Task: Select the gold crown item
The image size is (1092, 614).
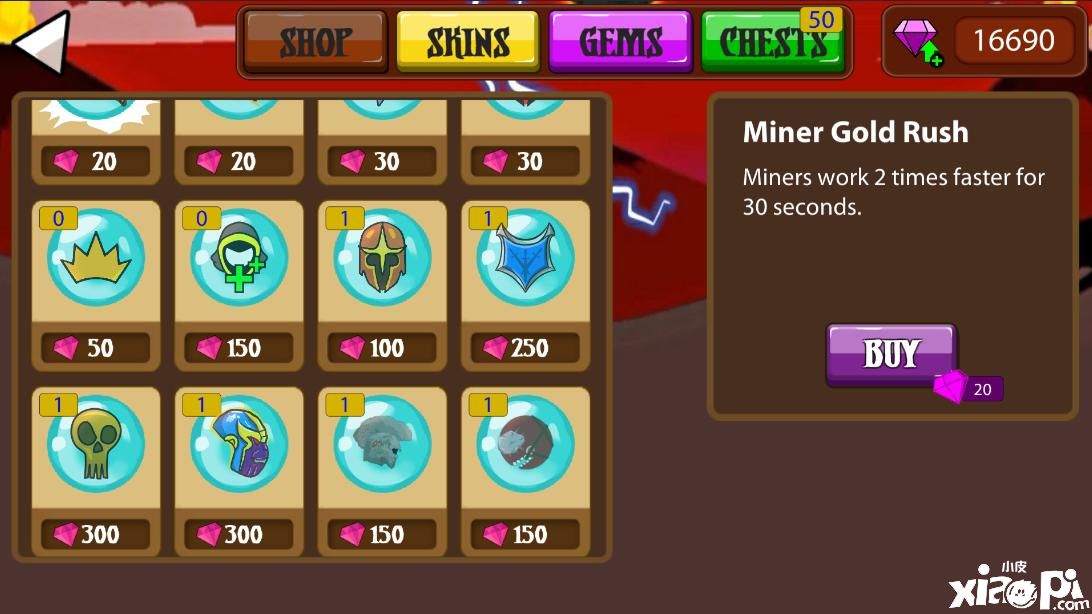Action: [96, 259]
